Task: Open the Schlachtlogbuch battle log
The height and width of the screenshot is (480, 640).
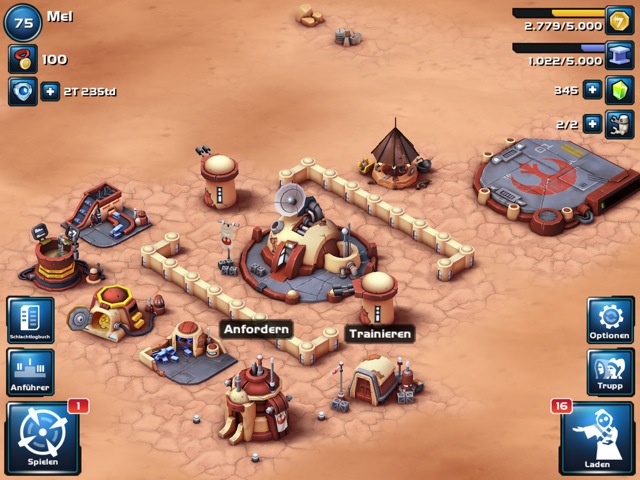Action: (30, 320)
